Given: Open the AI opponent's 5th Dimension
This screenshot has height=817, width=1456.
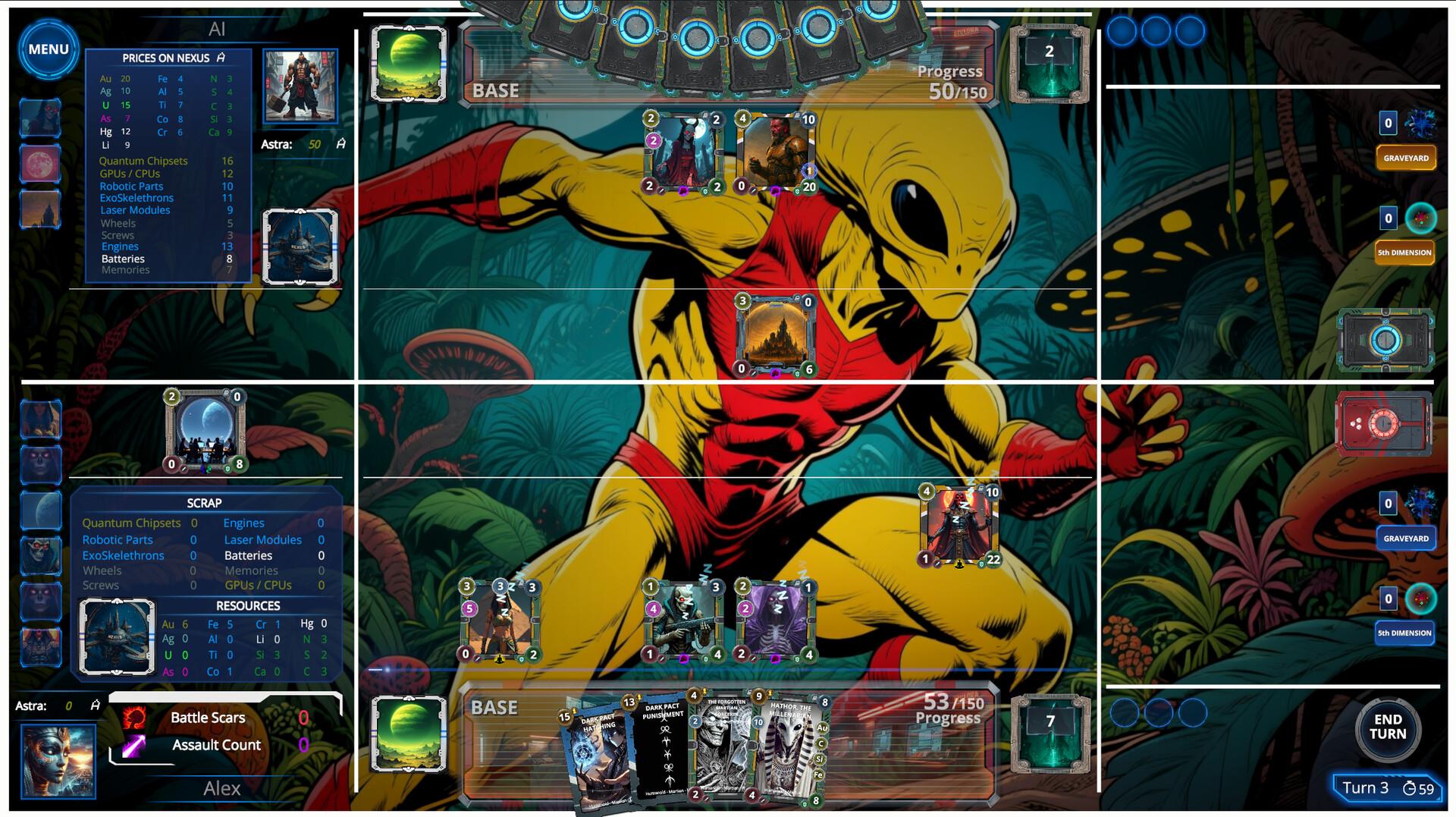Looking at the screenshot, I should pos(1404,253).
